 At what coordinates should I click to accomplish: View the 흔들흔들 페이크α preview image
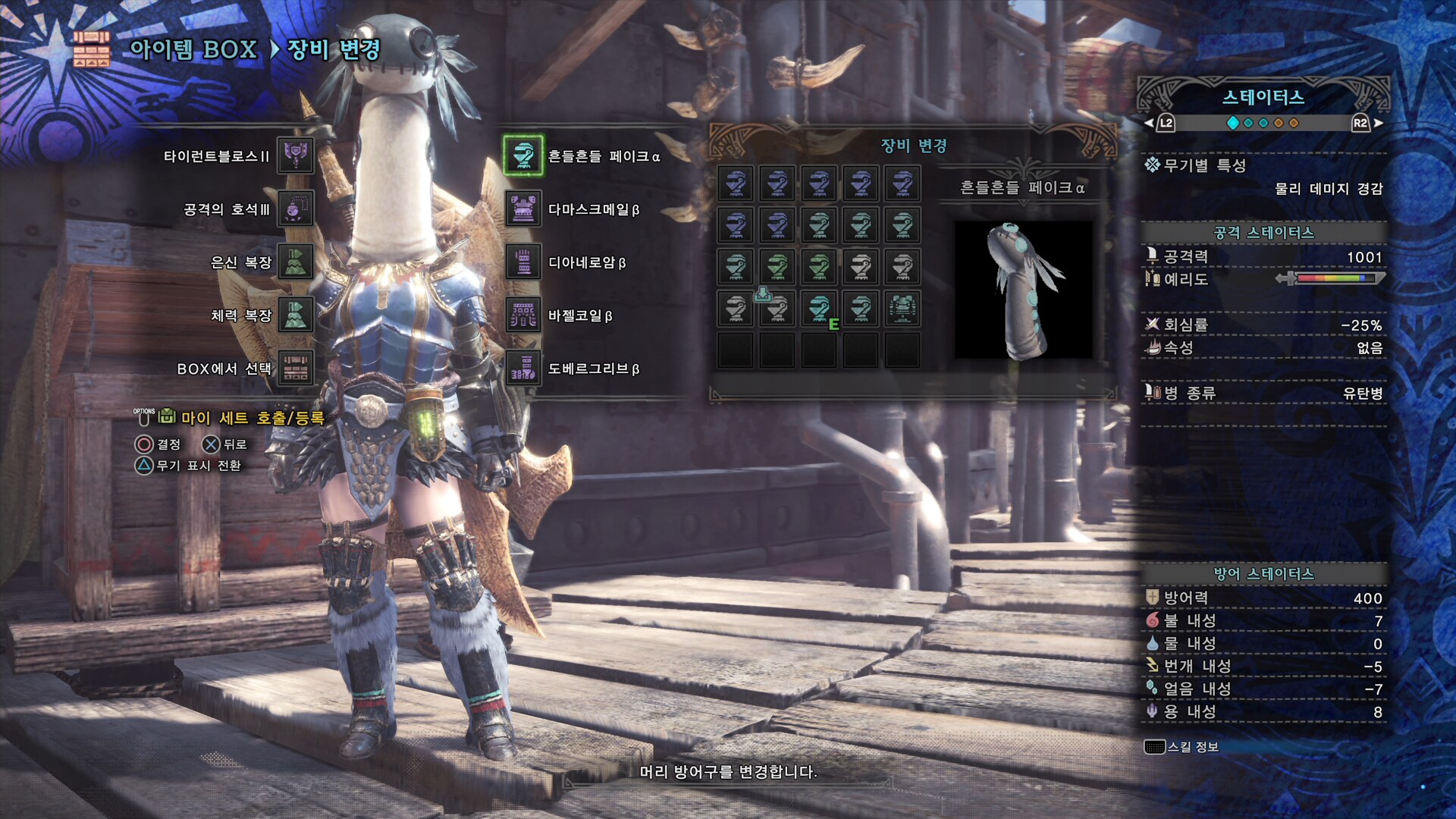pos(1023,290)
